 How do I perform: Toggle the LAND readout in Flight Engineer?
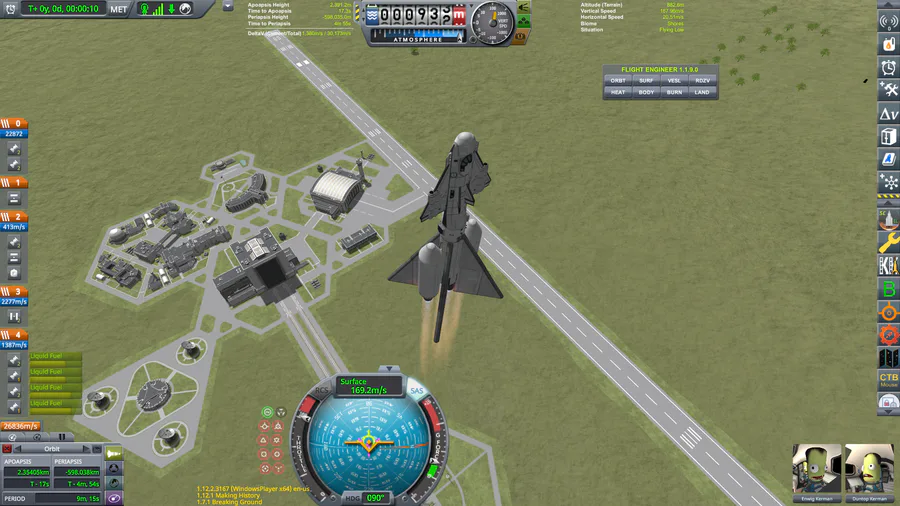702,92
